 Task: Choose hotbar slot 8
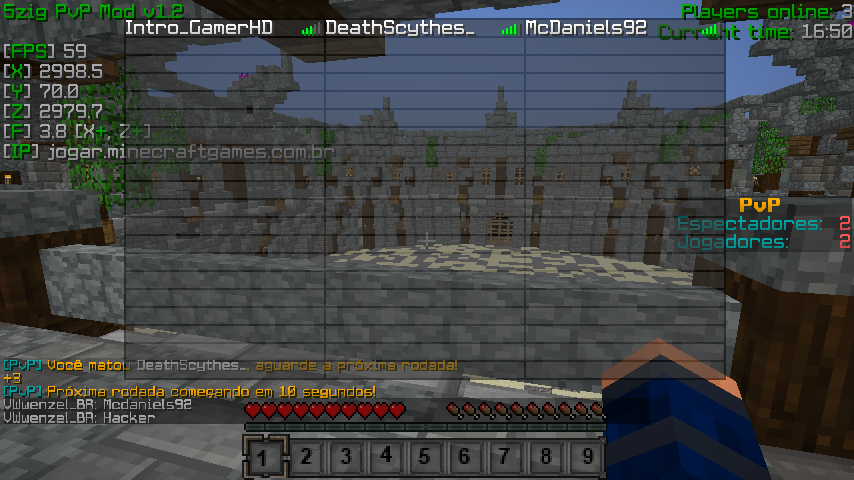click(x=545, y=457)
